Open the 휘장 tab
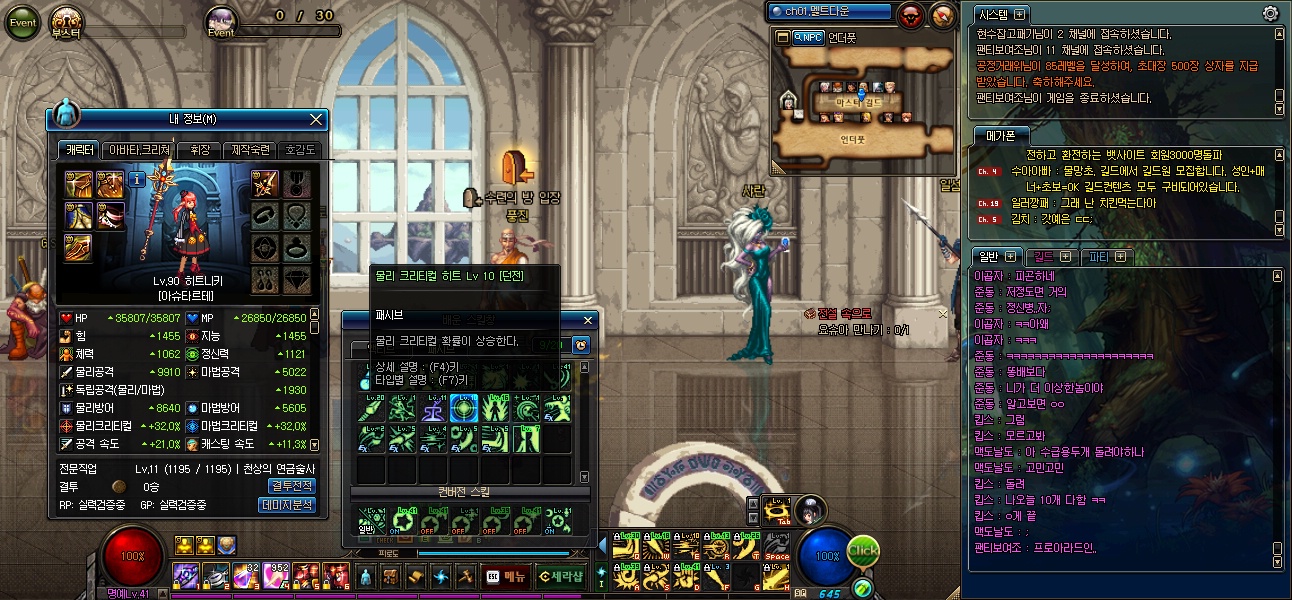The height and width of the screenshot is (600, 1292). [x=198, y=149]
